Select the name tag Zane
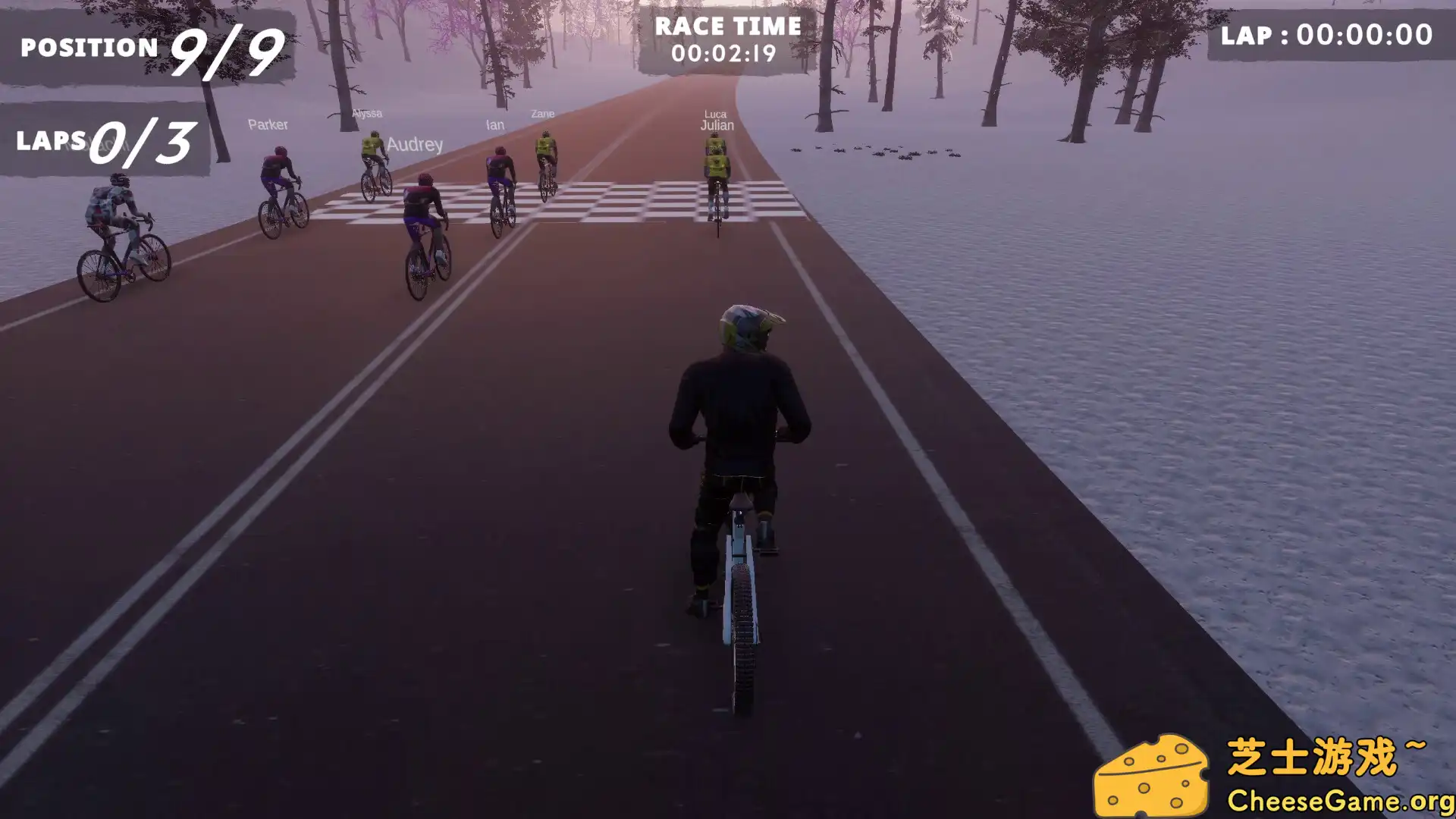The width and height of the screenshot is (1456, 819). [541, 114]
